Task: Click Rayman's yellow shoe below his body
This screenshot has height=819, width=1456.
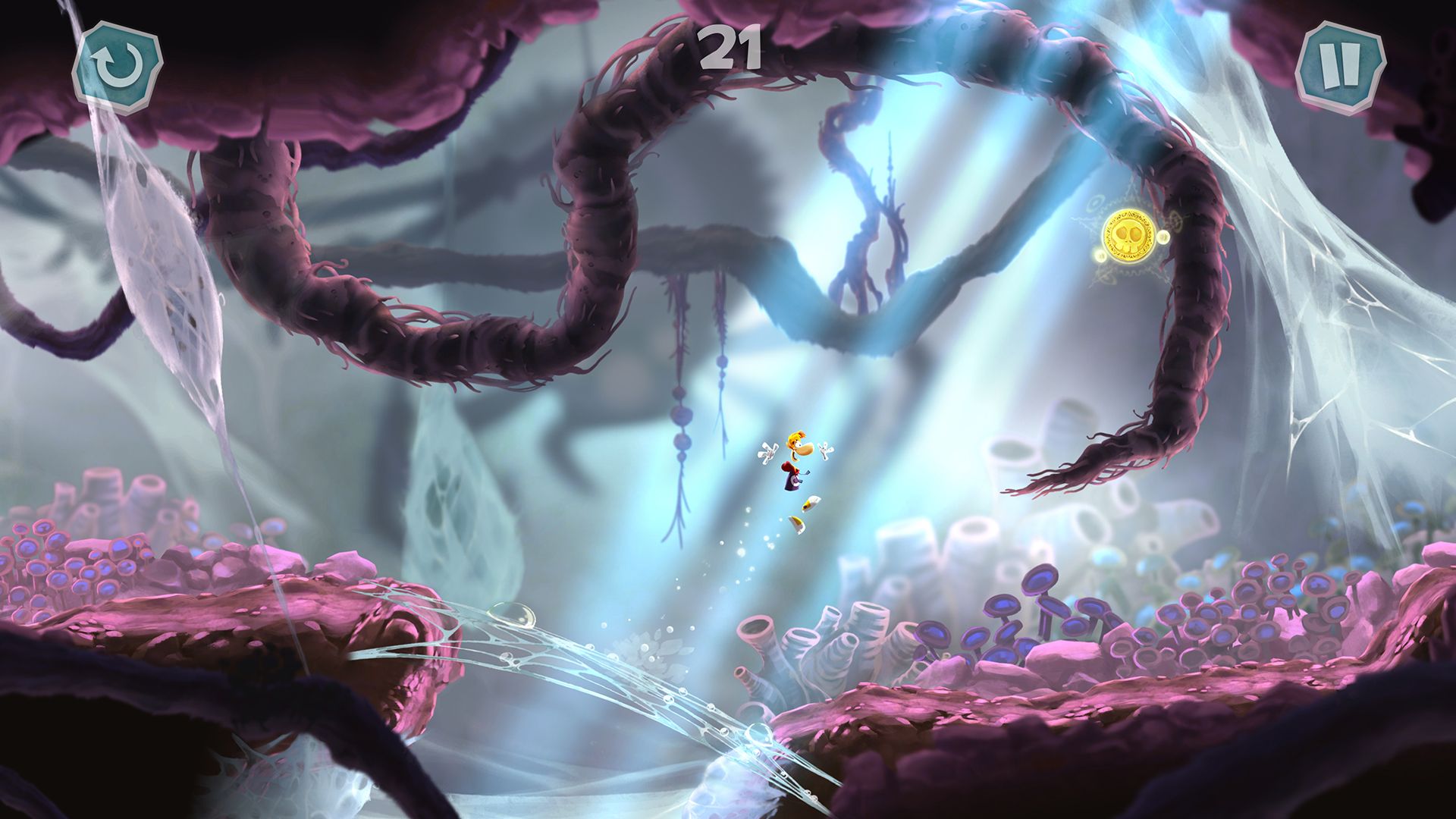Action: click(x=797, y=523)
